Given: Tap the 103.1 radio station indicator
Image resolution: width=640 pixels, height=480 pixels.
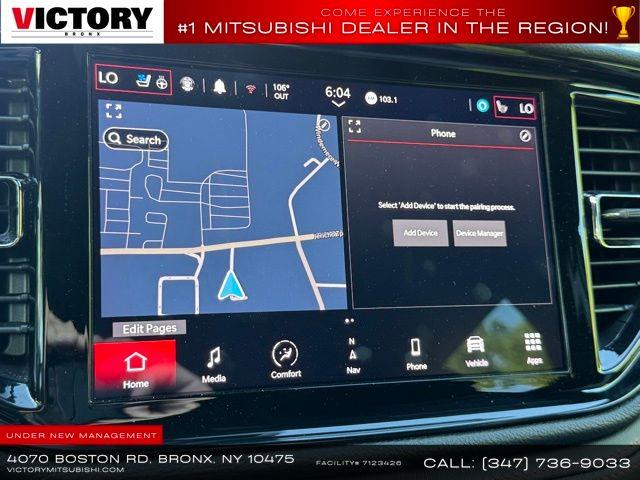Looking at the screenshot, I should coord(381,99).
